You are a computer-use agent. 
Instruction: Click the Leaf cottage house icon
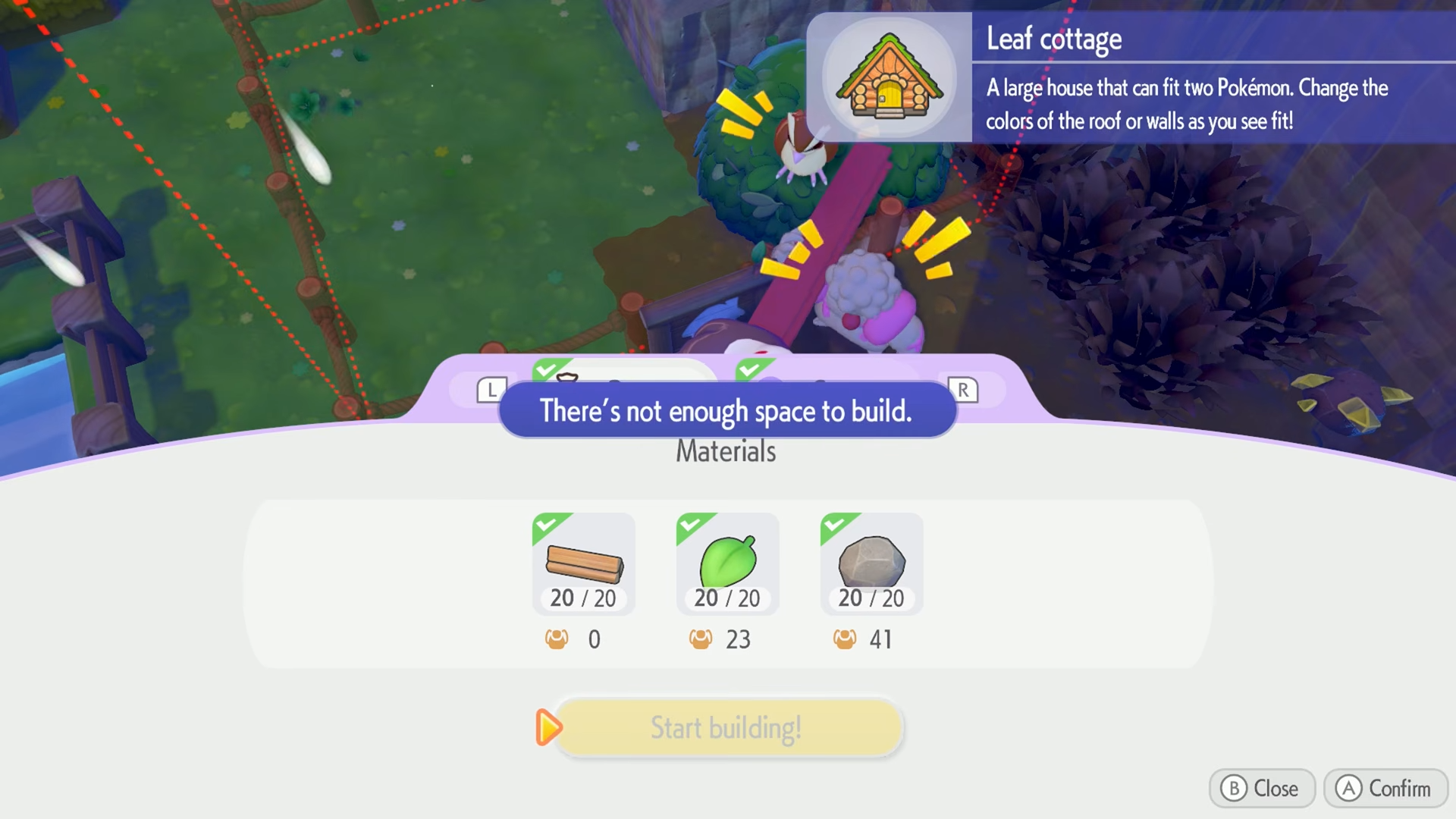click(890, 77)
